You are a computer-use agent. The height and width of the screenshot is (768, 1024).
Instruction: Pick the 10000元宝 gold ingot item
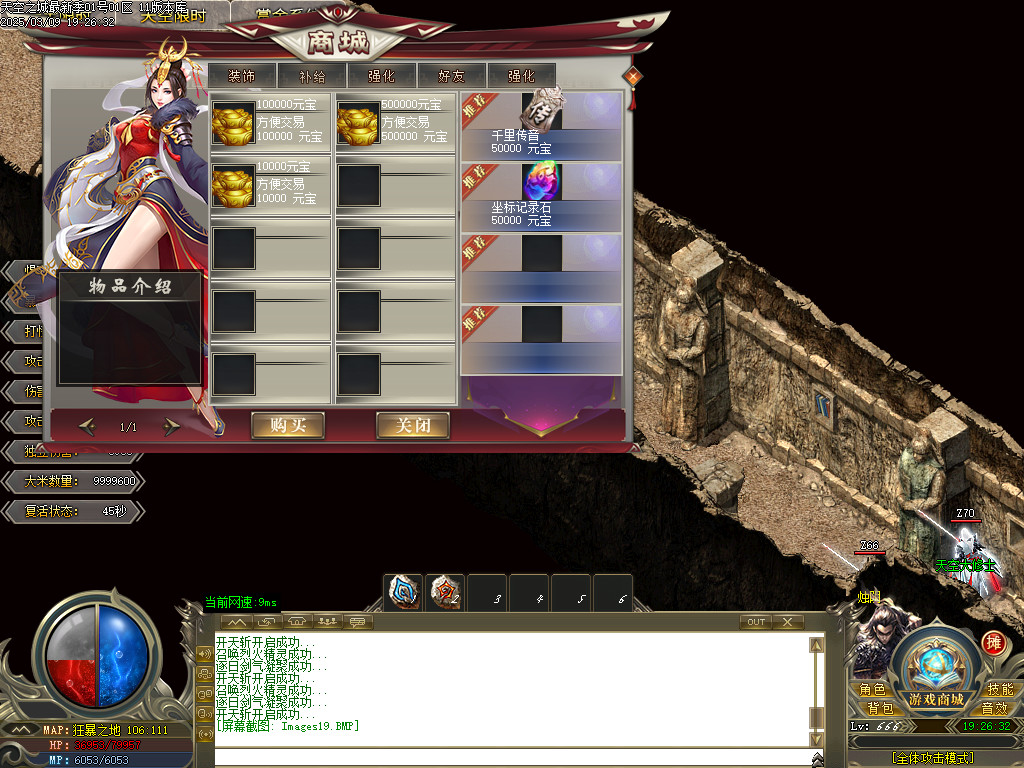(232, 185)
